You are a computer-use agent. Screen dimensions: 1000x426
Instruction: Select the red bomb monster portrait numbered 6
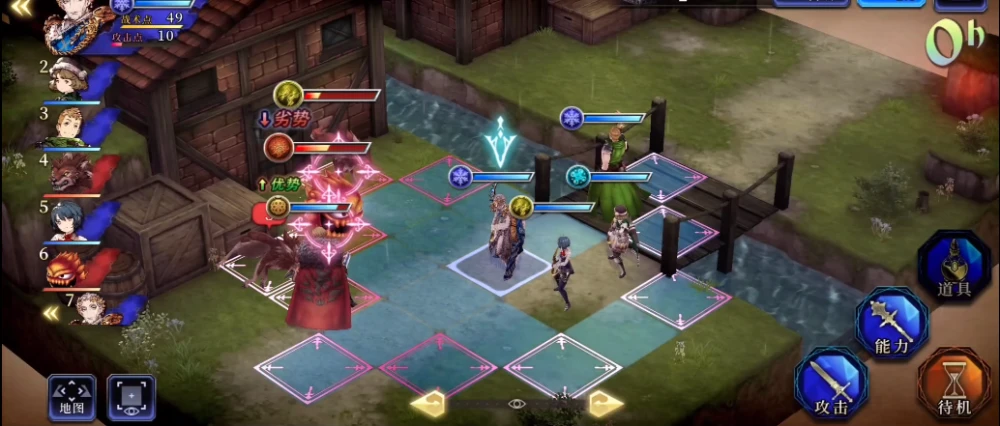70,266
